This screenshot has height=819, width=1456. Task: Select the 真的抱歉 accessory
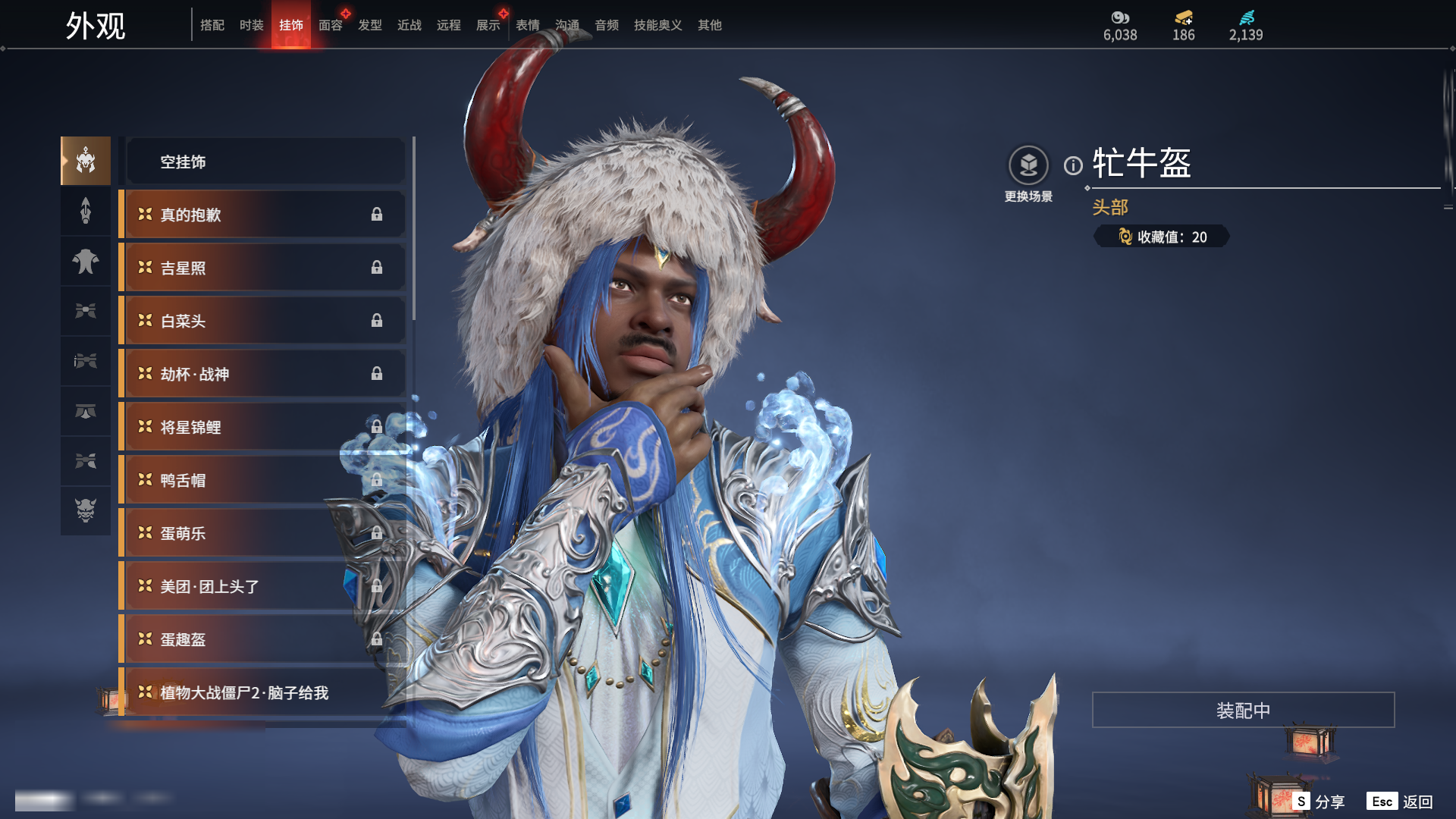(262, 215)
